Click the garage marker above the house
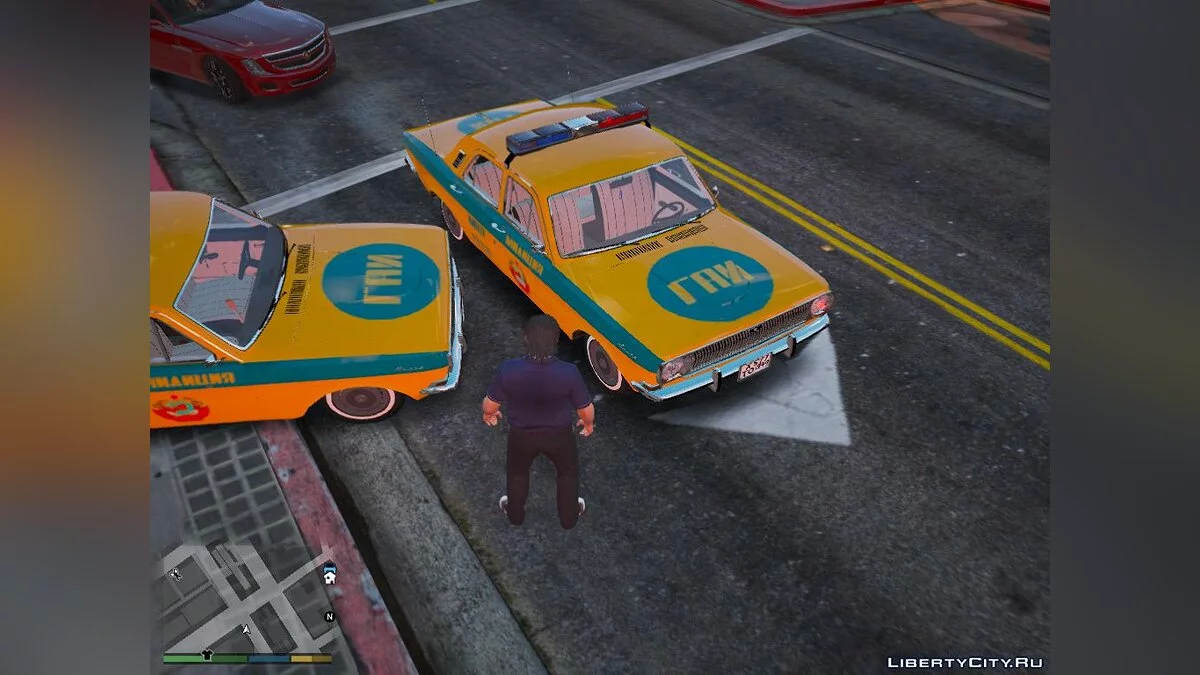 [328, 567]
